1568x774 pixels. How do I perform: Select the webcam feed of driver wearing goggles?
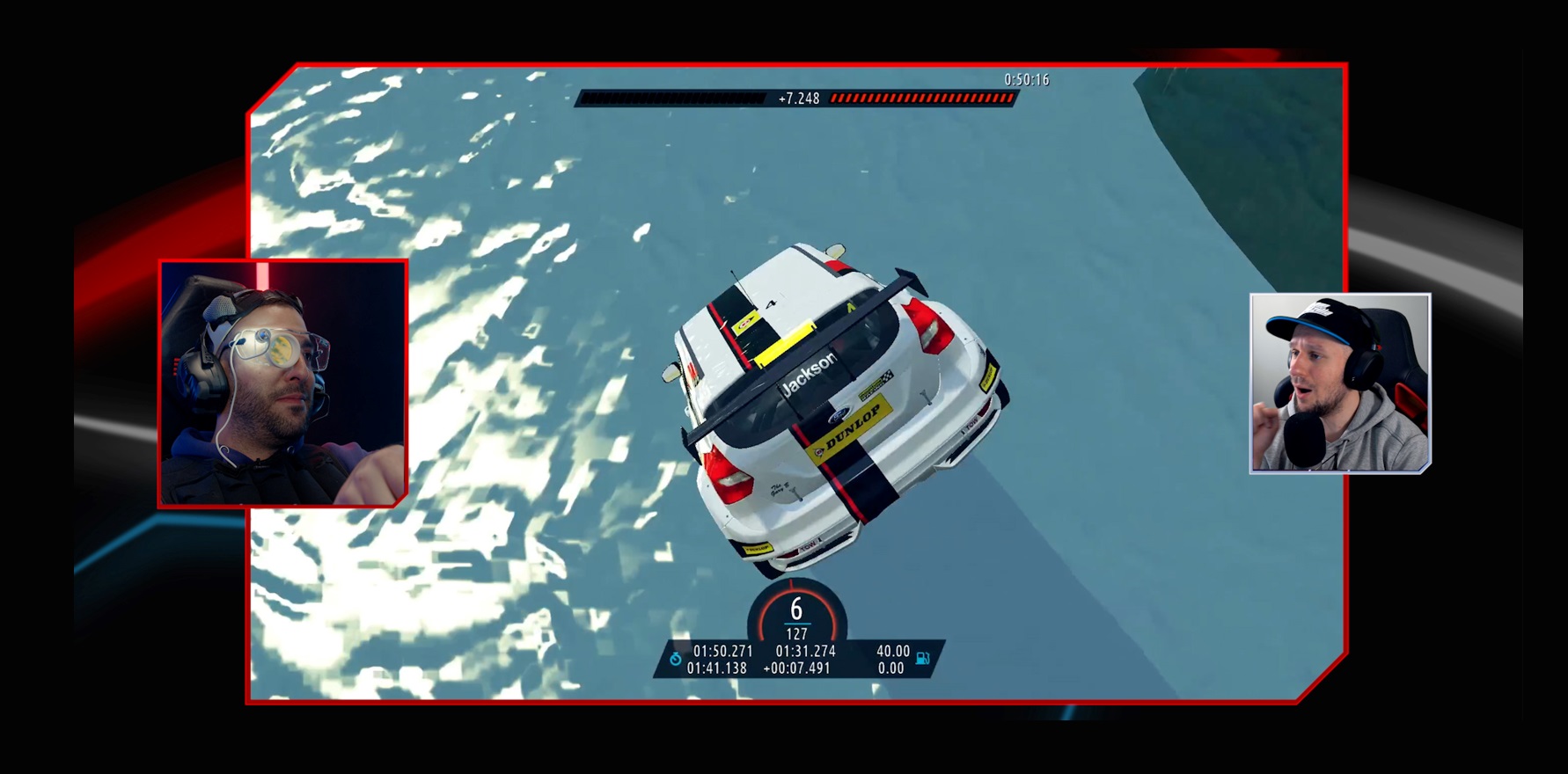pyautogui.click(x=282, y=383)
